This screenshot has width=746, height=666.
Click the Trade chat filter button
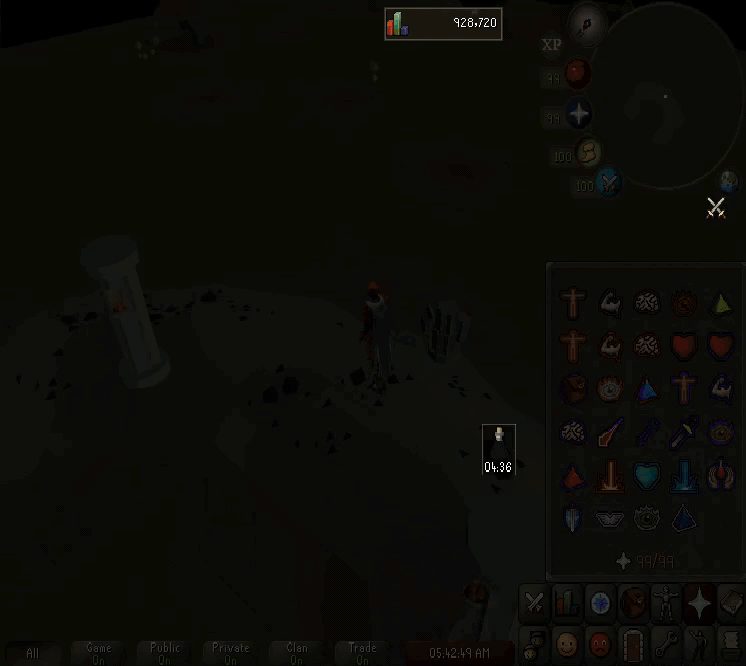pyautogui.click(x=362, y=654)
